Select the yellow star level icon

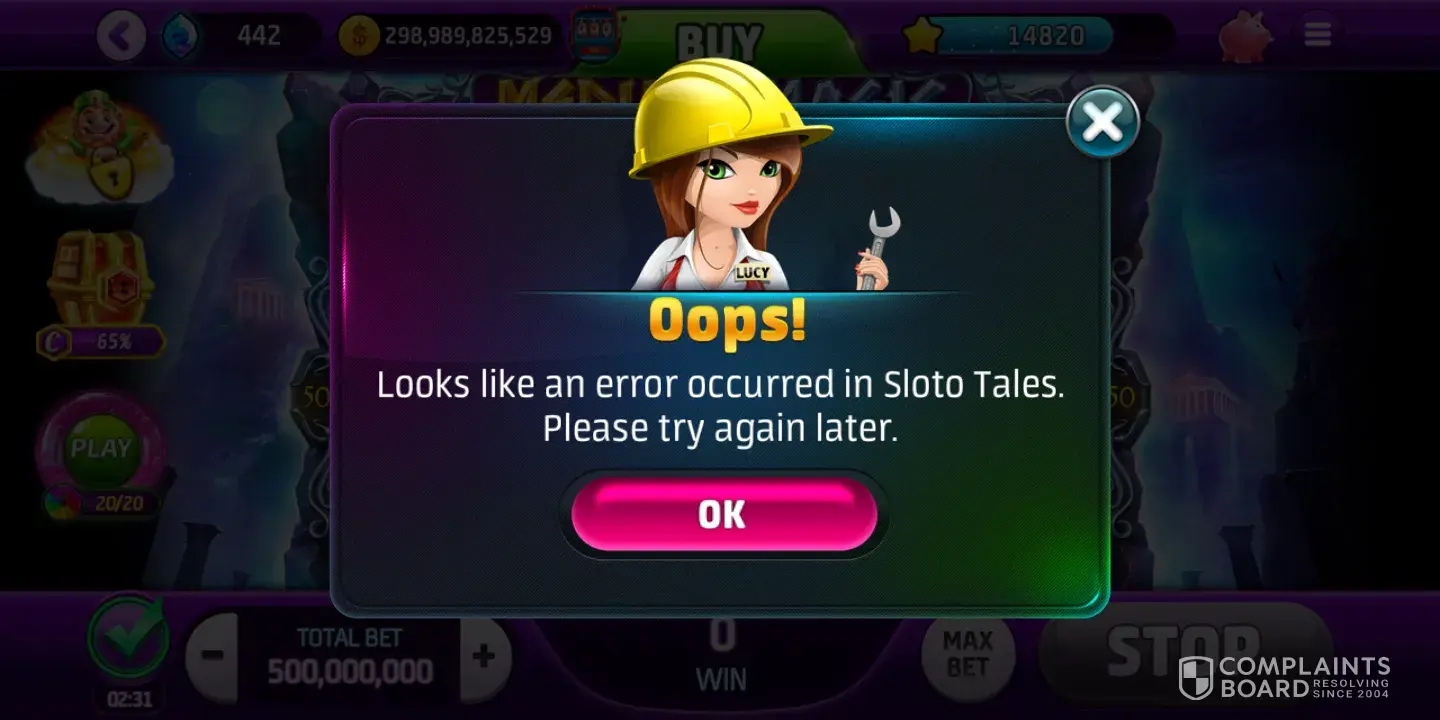pos(921,37)
